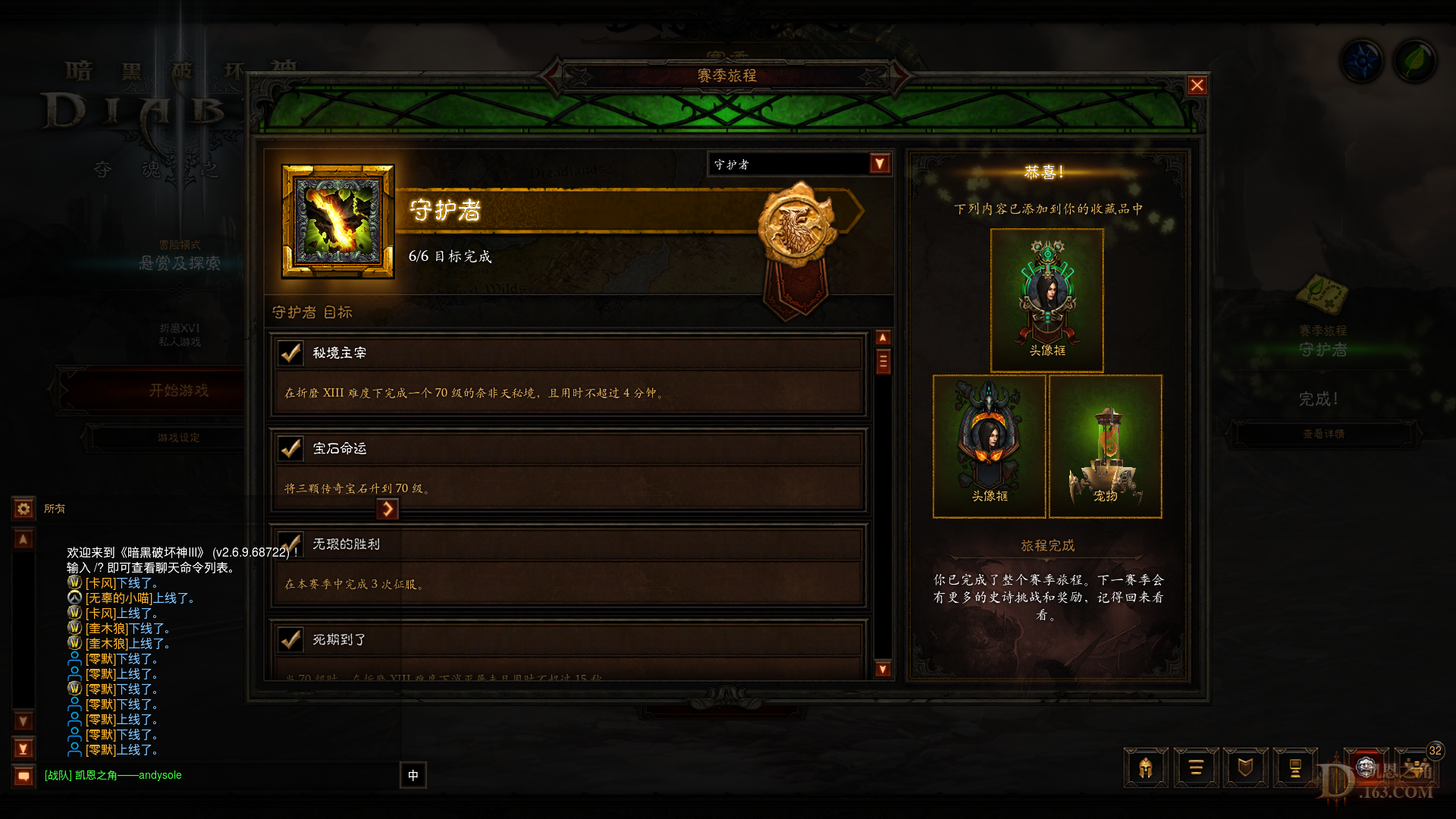Image resolution: width=1456 pixels, height=819 pixels.
Task: Uncheck the 宝石命运 objective checkbox
Action: 289,448
